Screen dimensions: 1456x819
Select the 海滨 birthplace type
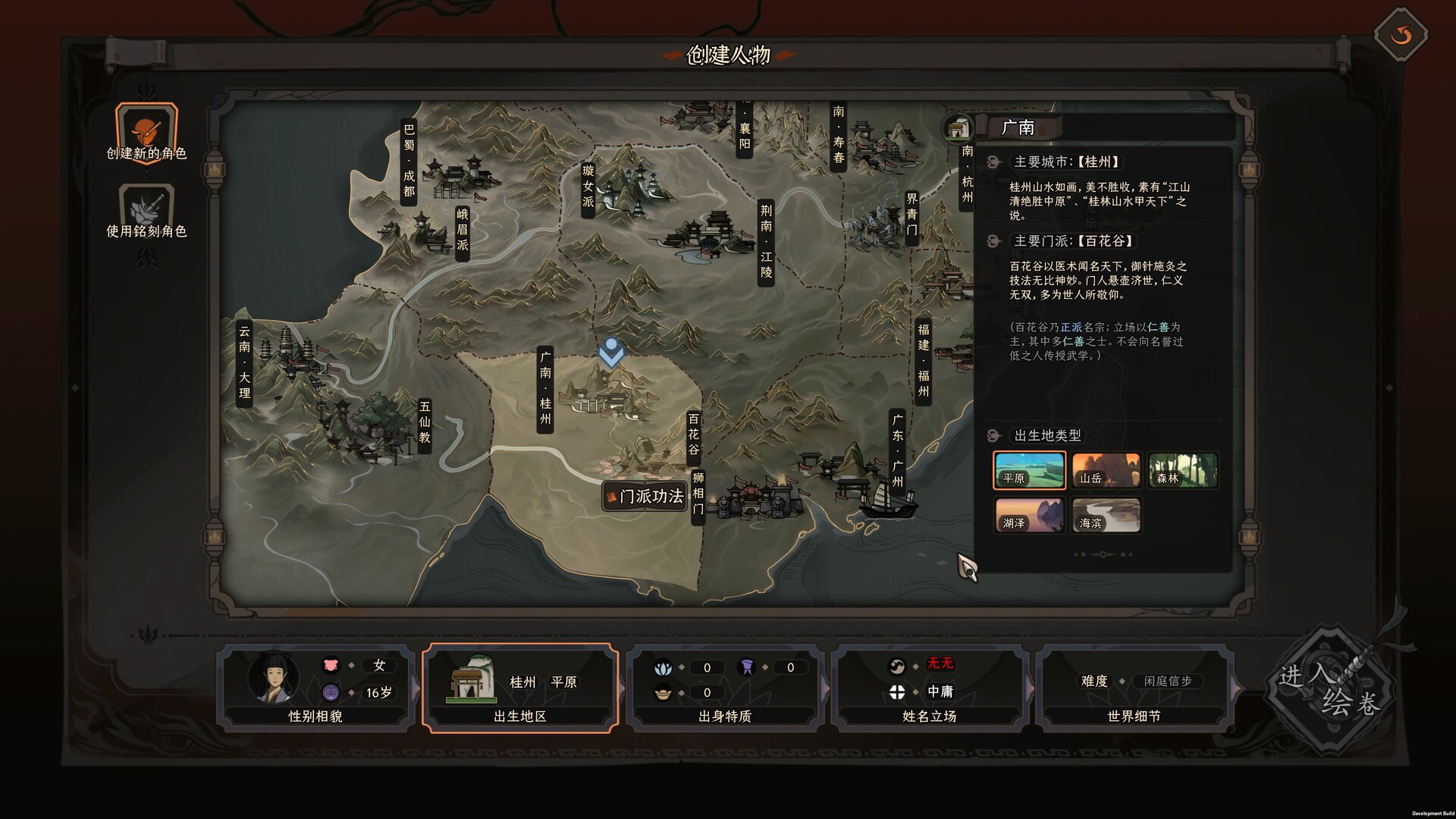click(x=1106, y=516)
